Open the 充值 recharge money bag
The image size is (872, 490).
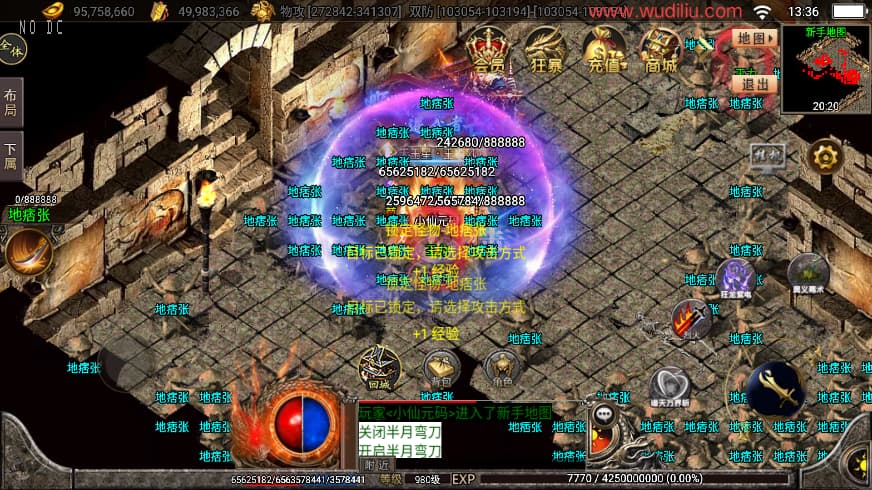click(605, 46)
